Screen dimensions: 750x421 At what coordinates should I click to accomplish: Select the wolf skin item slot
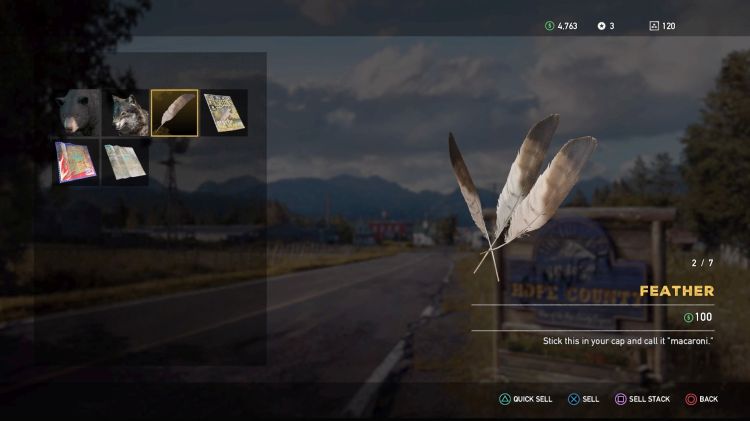pyautogui.click(x=126, y=113)
